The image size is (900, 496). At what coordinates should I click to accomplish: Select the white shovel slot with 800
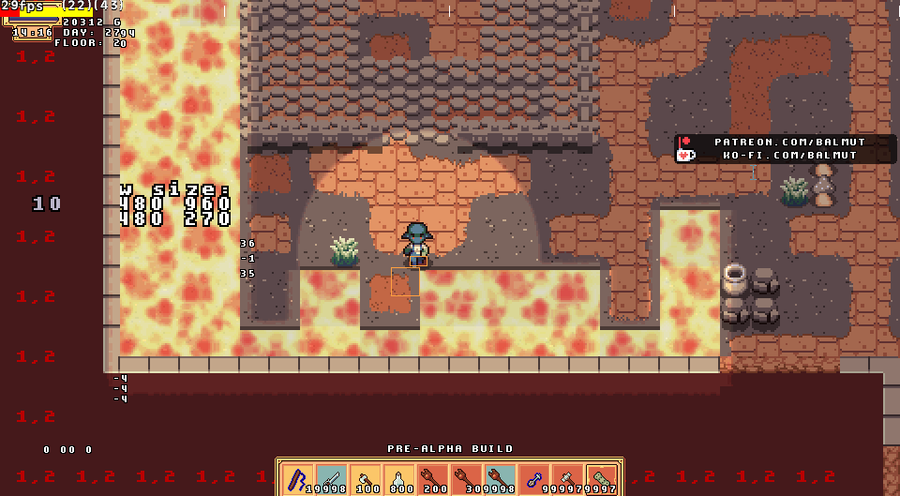click(400, 480)
